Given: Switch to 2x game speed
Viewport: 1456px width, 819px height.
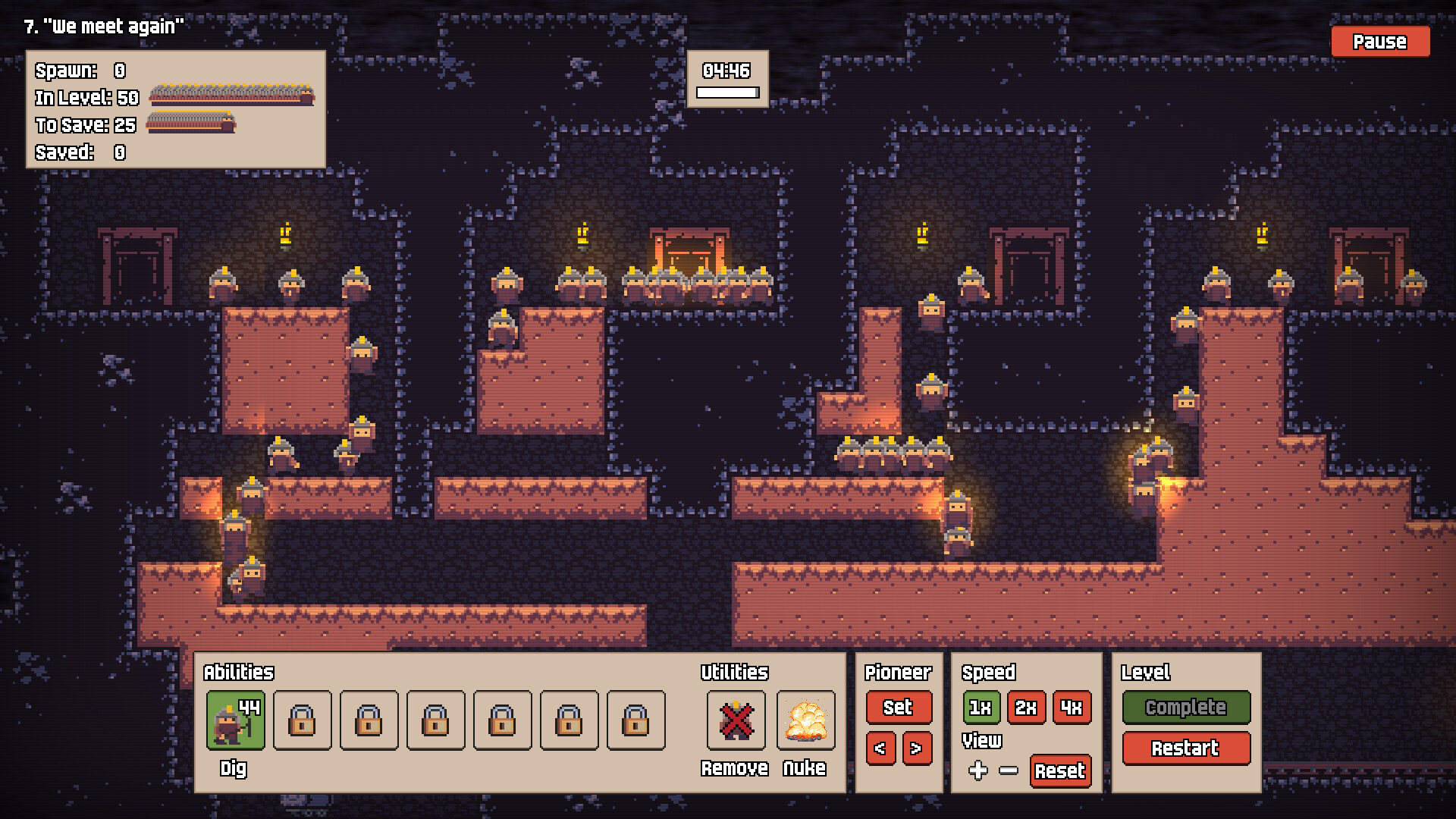Looking at the screenshot, I should pos(1026,708).
